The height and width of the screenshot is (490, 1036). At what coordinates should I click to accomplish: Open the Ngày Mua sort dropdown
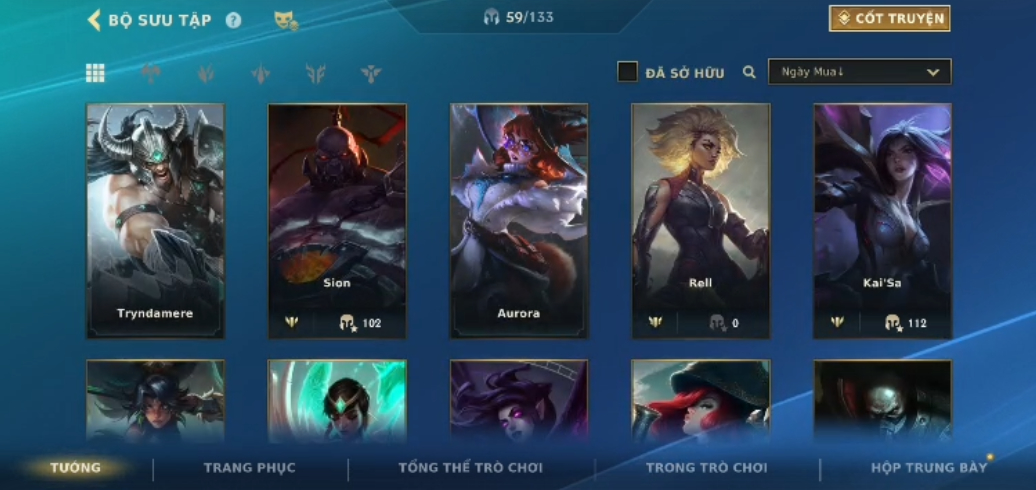click(859, 72)
